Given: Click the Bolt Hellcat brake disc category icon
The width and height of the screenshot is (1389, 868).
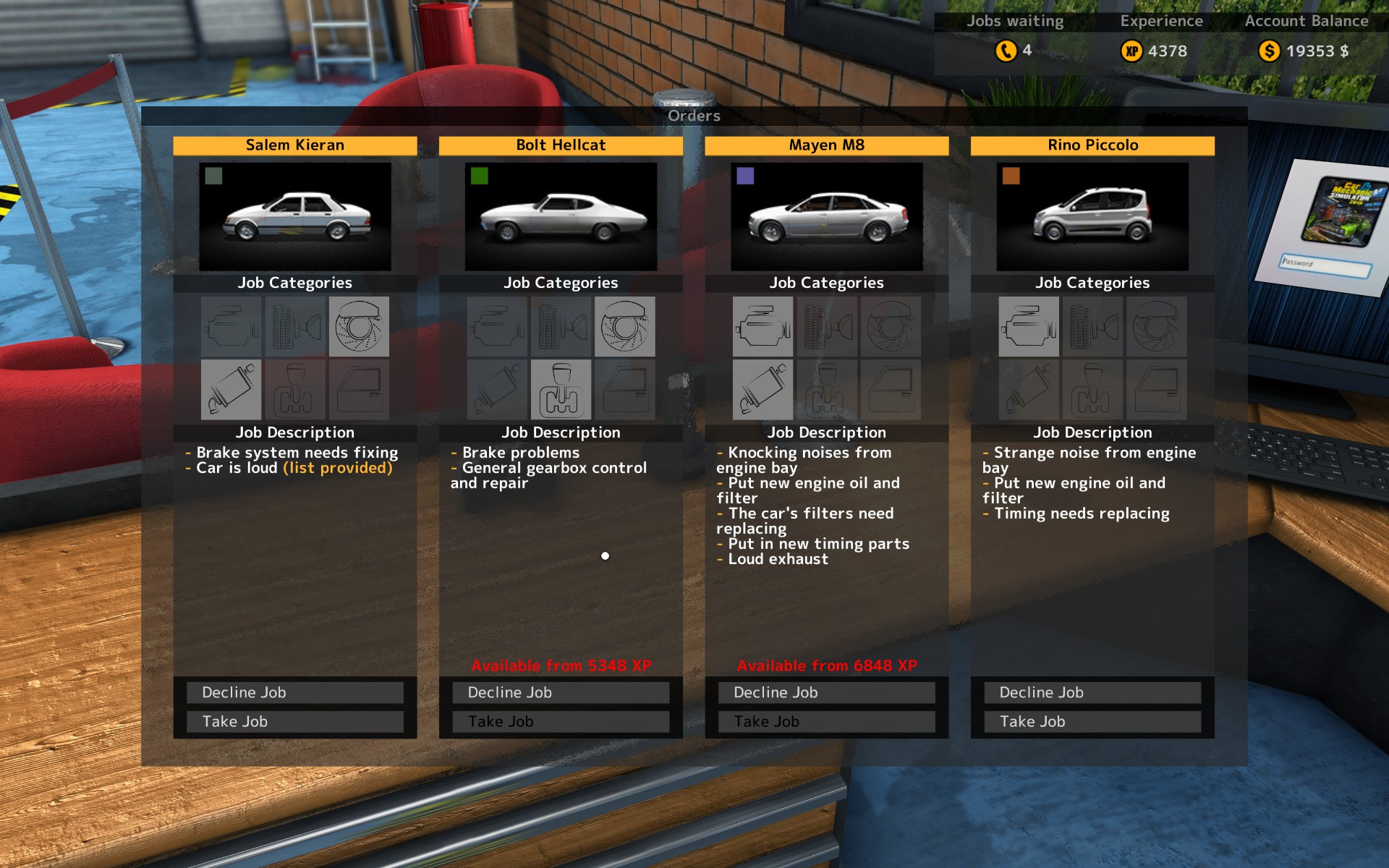Looking at the screenshot, I should tap(624, 326).
